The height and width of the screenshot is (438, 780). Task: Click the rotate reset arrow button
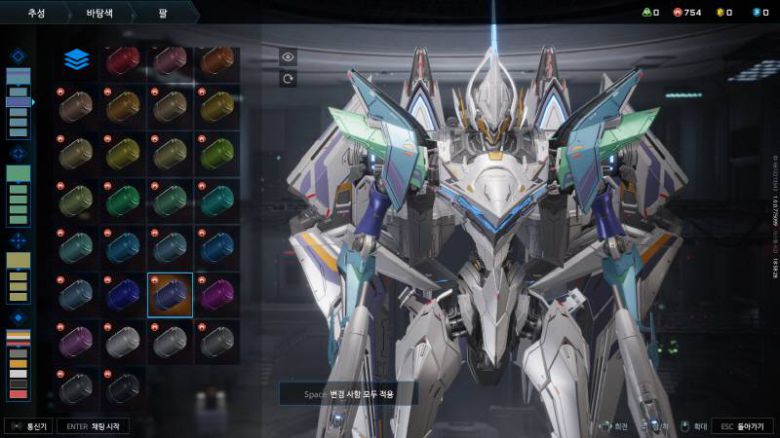coord(288,79)
